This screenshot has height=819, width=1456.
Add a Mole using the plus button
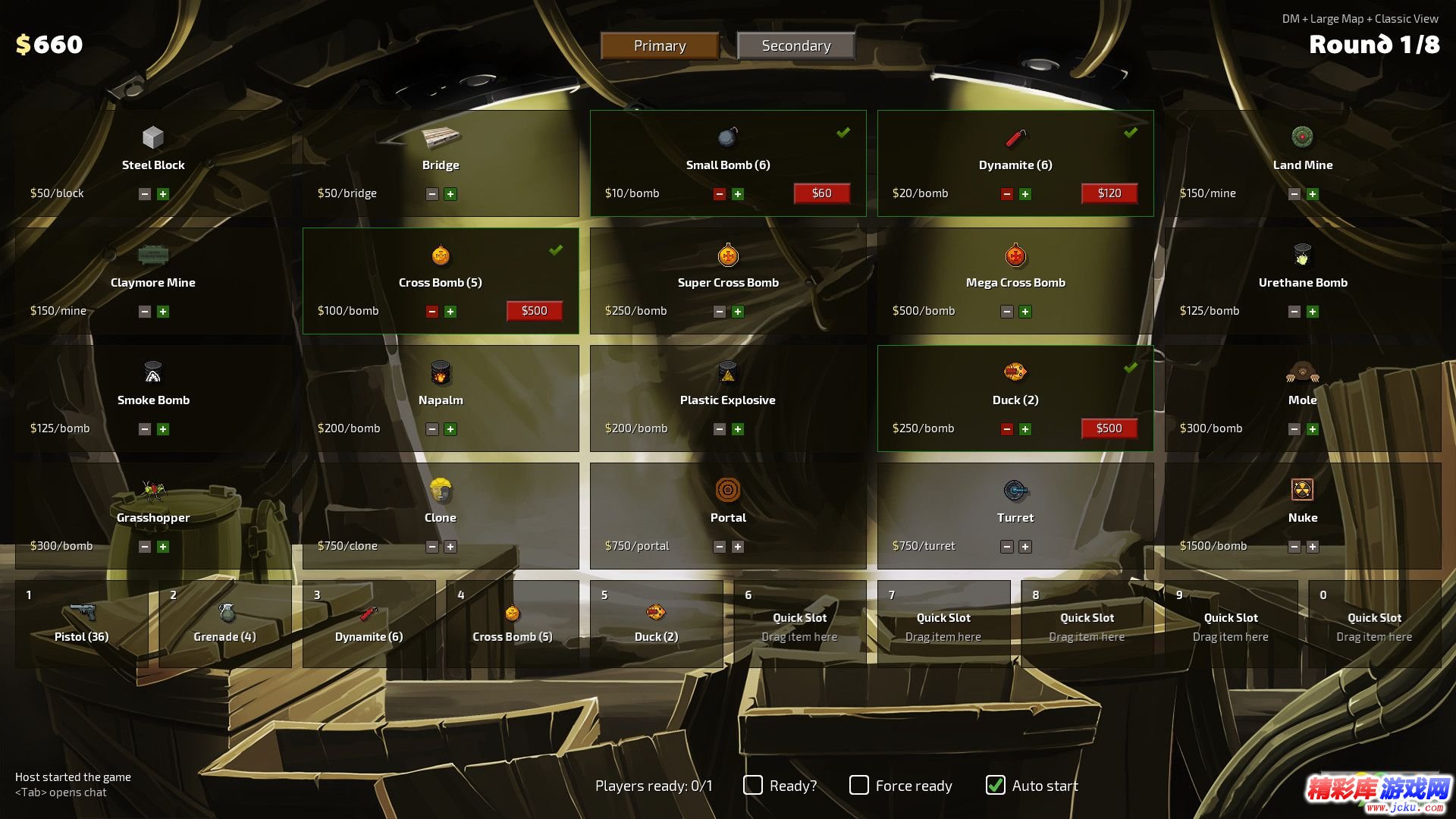(1313, 429)
